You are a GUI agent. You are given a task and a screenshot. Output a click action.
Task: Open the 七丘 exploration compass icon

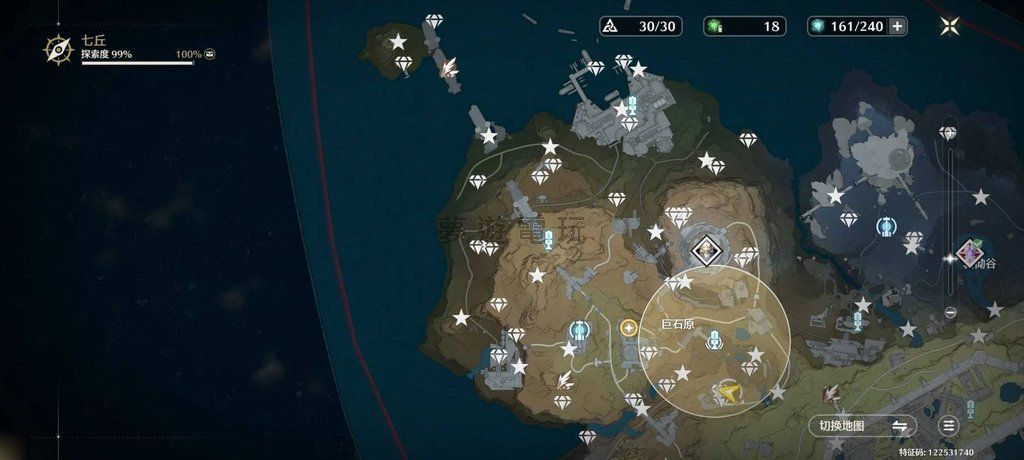pyautogui.click(x=59, y=48)
